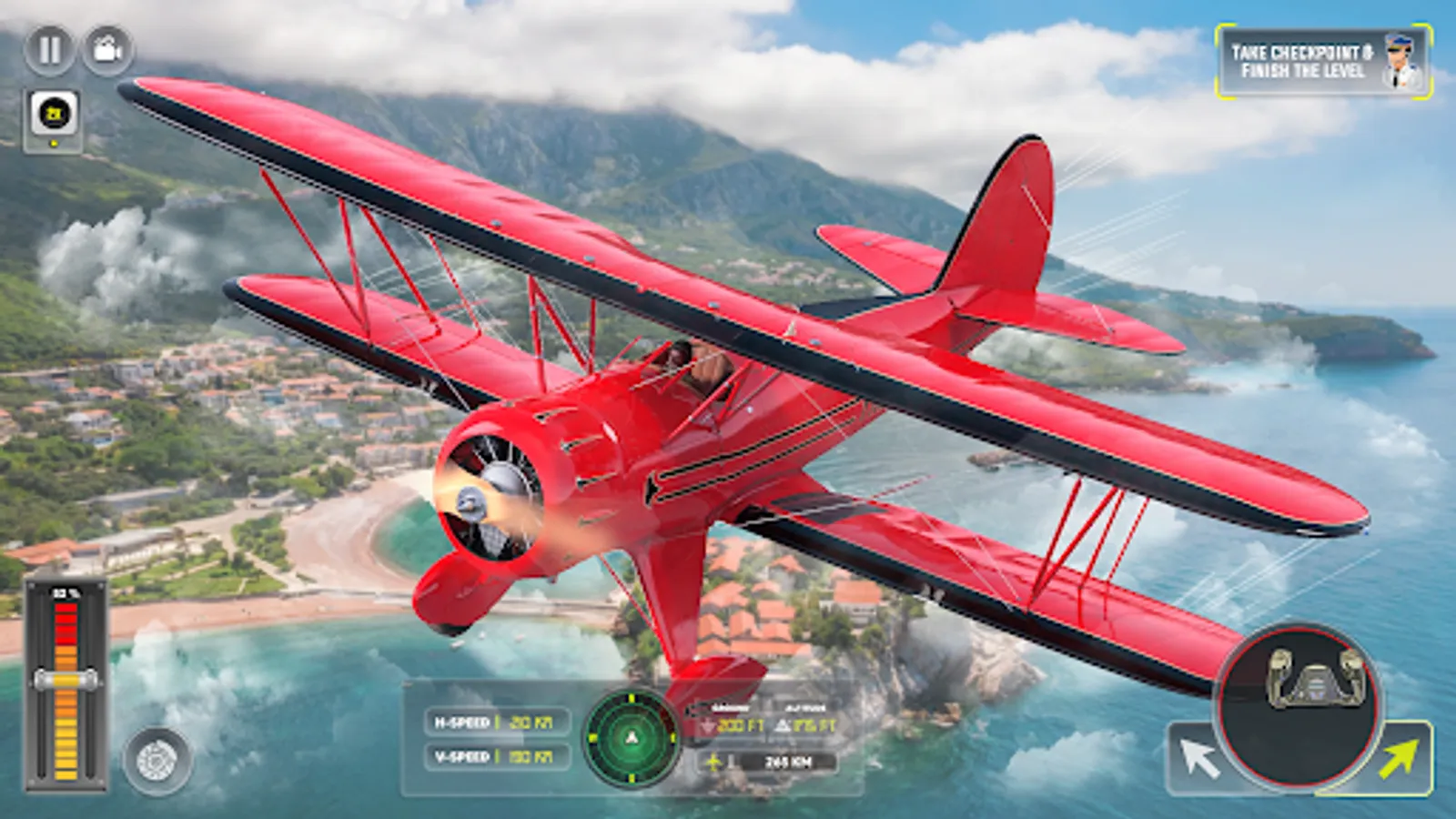Image resolution: width=1456 pixels, height=819 pixels.
Task: Click the plane icon at the compass center
Action: click(x=630, y=738)
